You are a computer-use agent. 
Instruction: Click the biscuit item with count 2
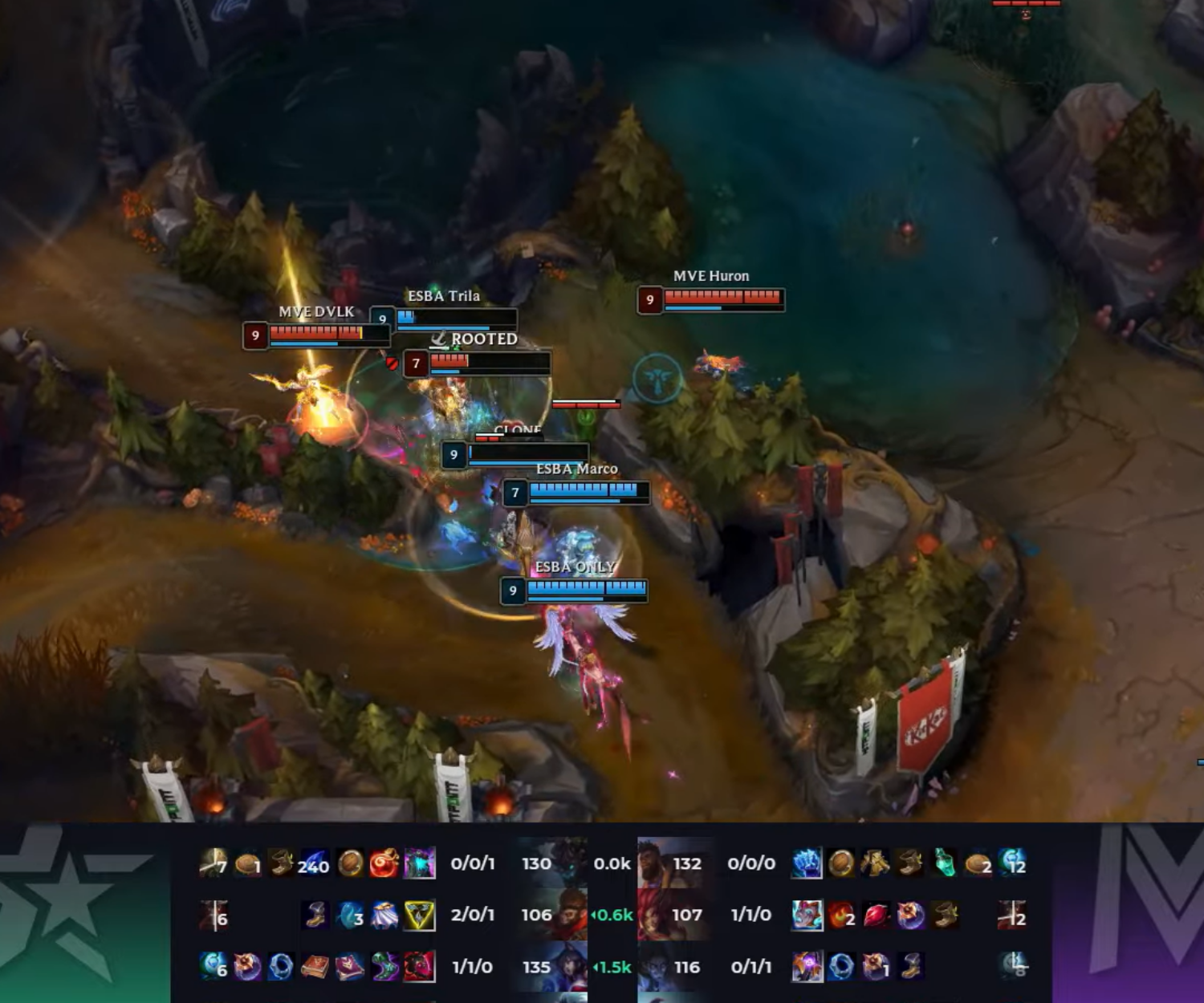pyautogui.click(x=978, y=863)
